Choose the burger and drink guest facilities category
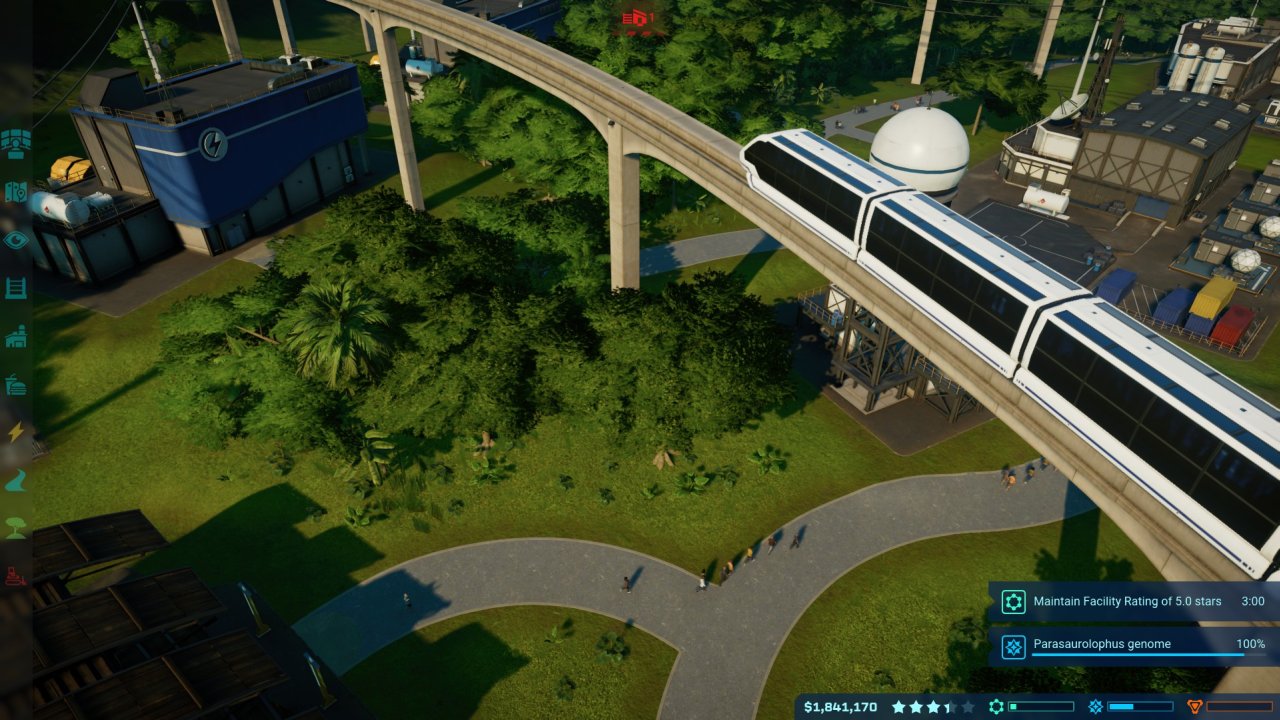 point(16,385)
